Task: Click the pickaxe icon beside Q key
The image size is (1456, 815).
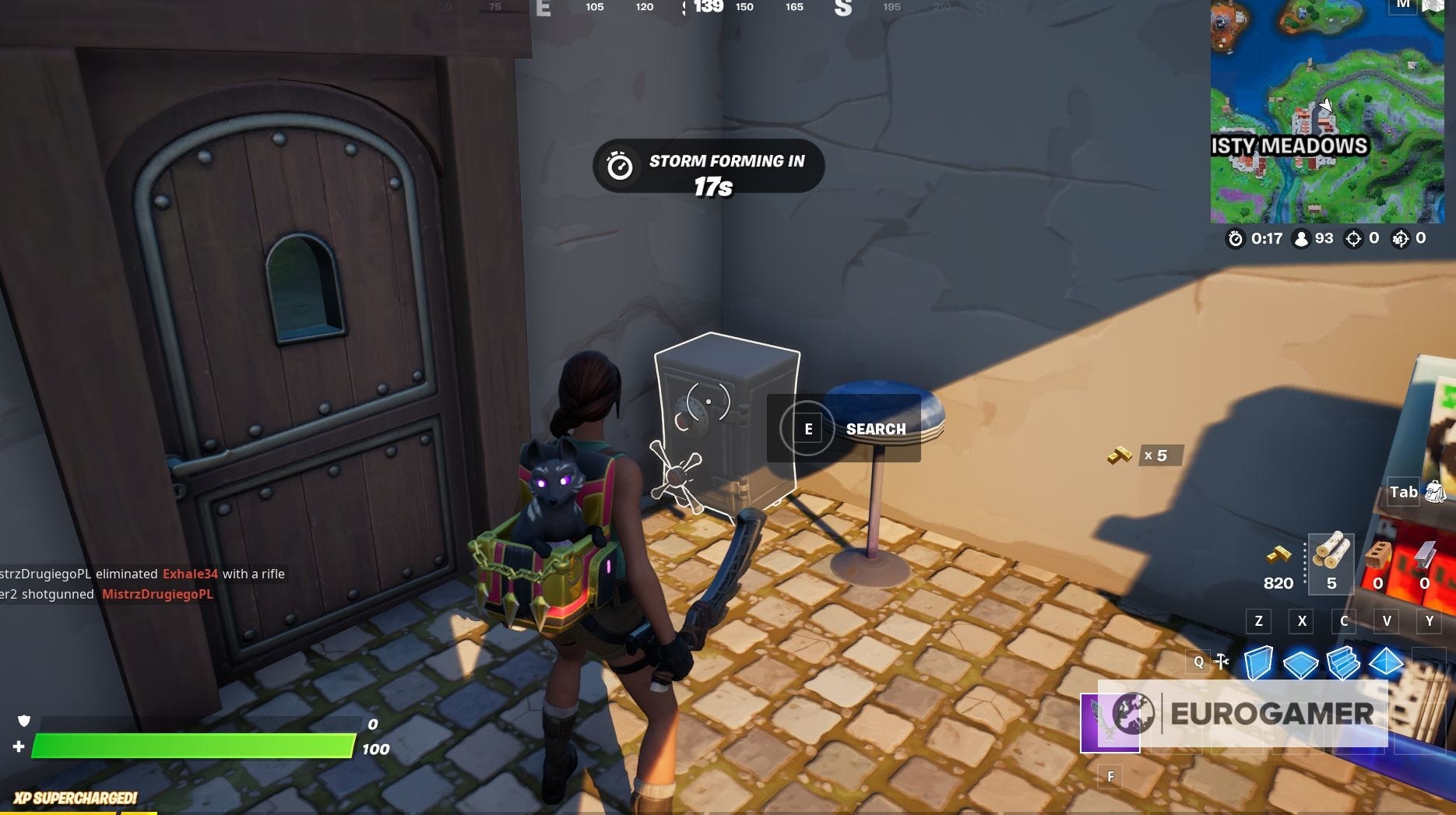Action: point(1221,660)
